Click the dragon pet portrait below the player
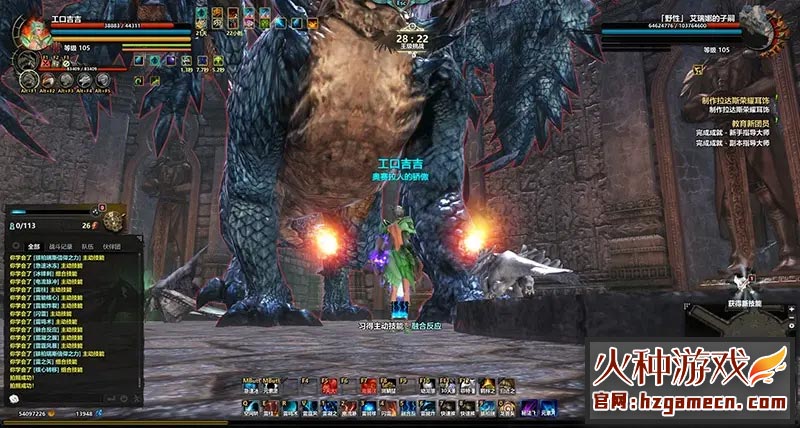The width and height of the screenshot is (800, 428). tap(27, 61)
